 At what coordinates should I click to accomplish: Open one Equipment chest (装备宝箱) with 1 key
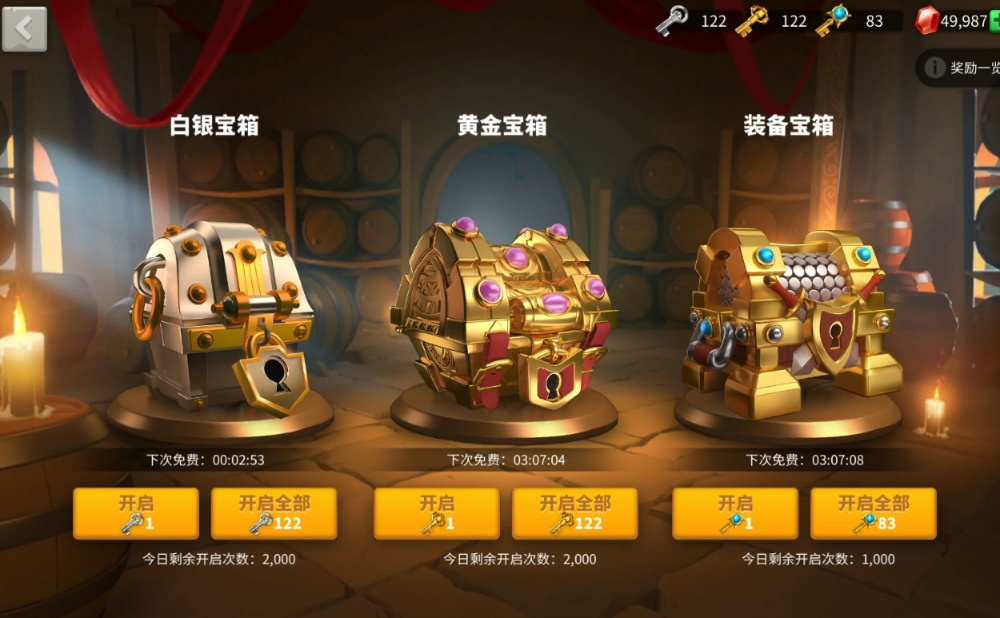(735, 513)
